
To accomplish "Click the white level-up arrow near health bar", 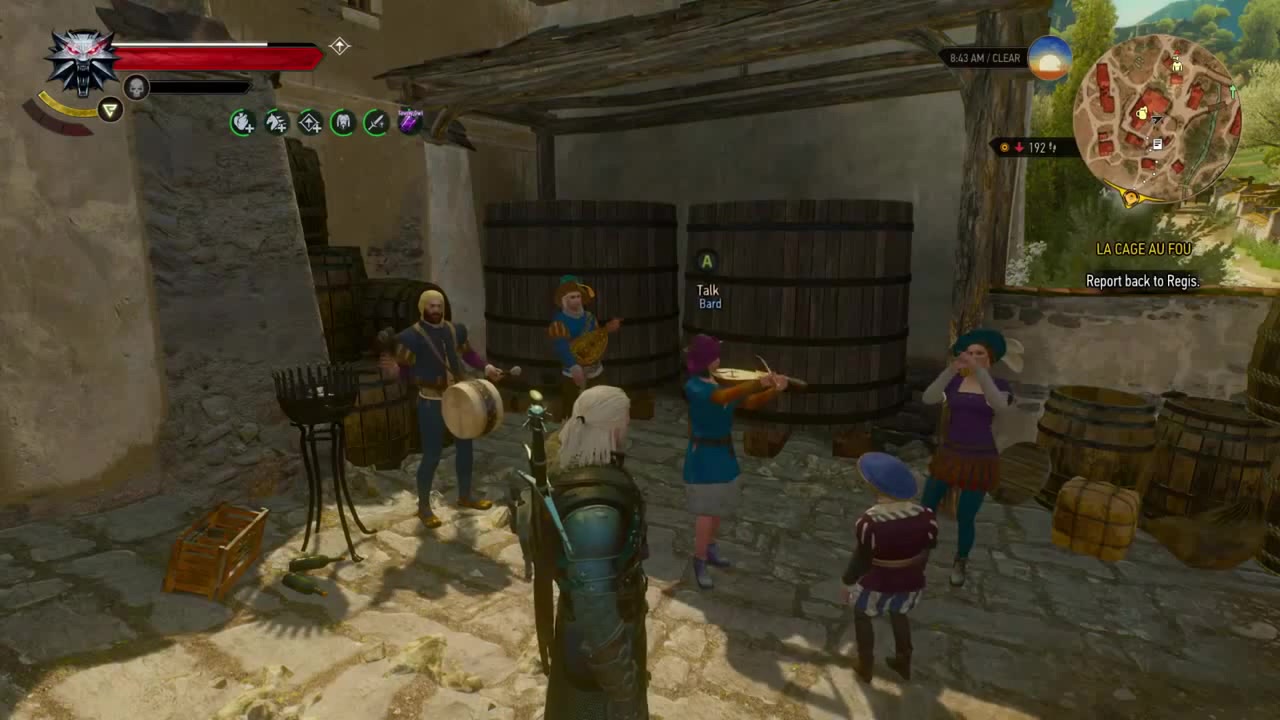I will click(x=340, y=45).
